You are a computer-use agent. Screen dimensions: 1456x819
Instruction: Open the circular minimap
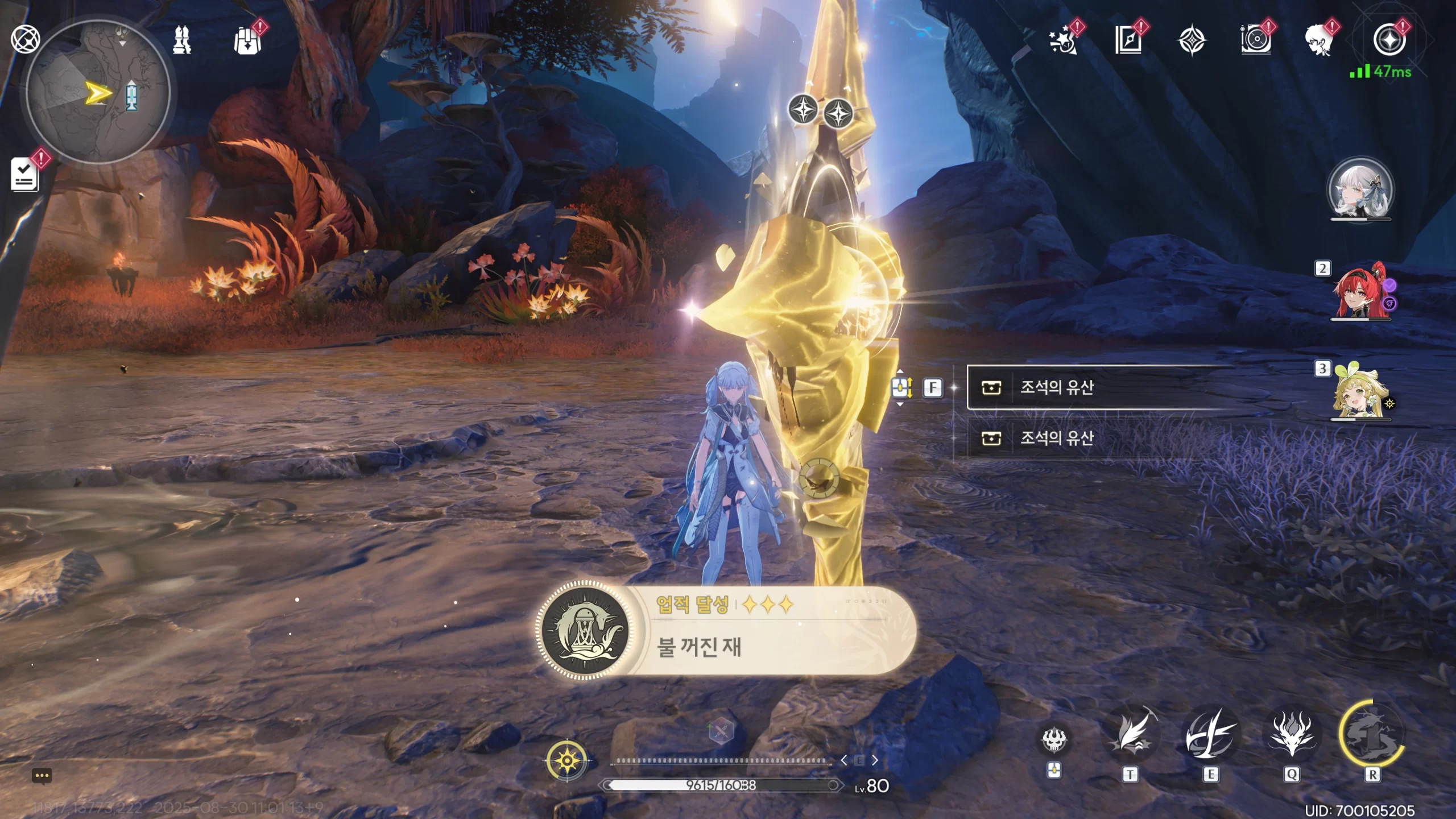coord(98,92)
